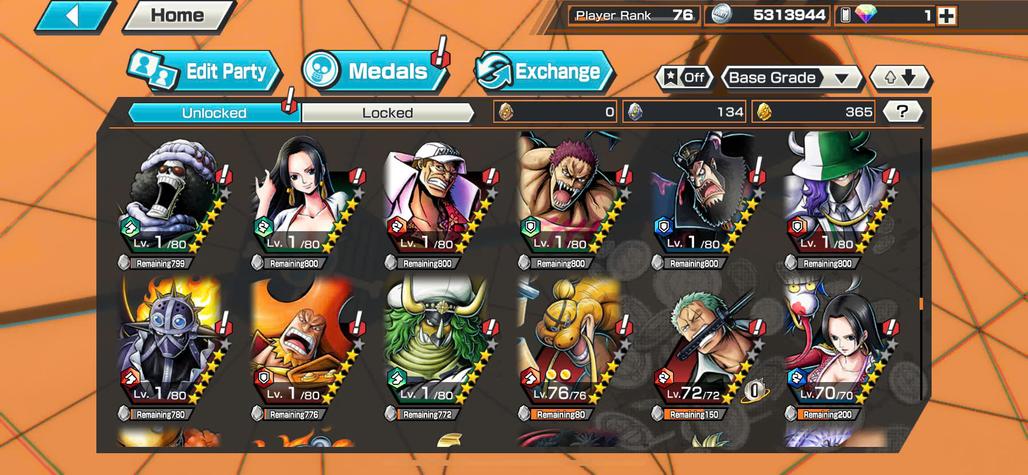Open the Medals menu
This screenshot has height=475, width=1028.
(x=375, y=71)
